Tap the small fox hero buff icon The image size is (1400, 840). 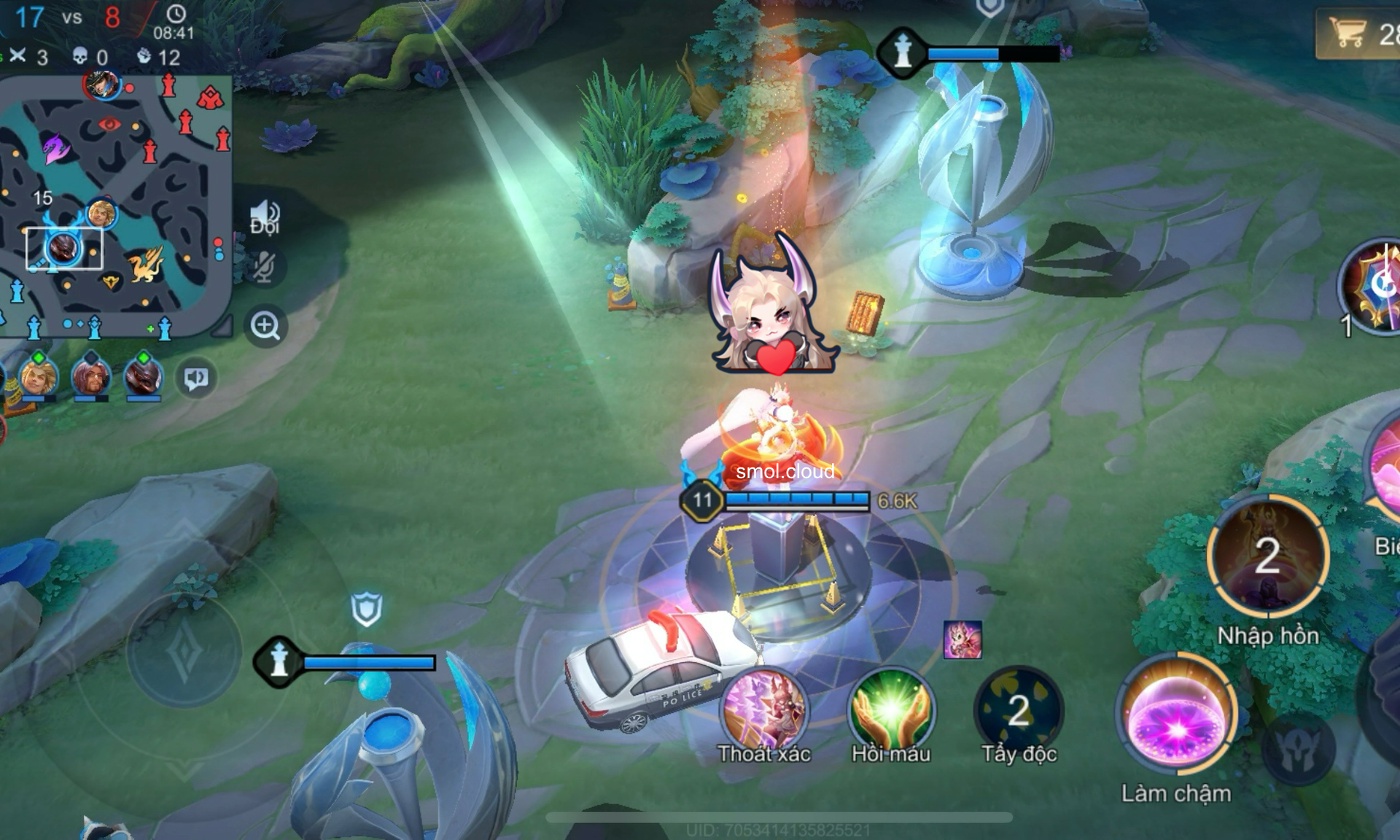click(x=962, y=640)
